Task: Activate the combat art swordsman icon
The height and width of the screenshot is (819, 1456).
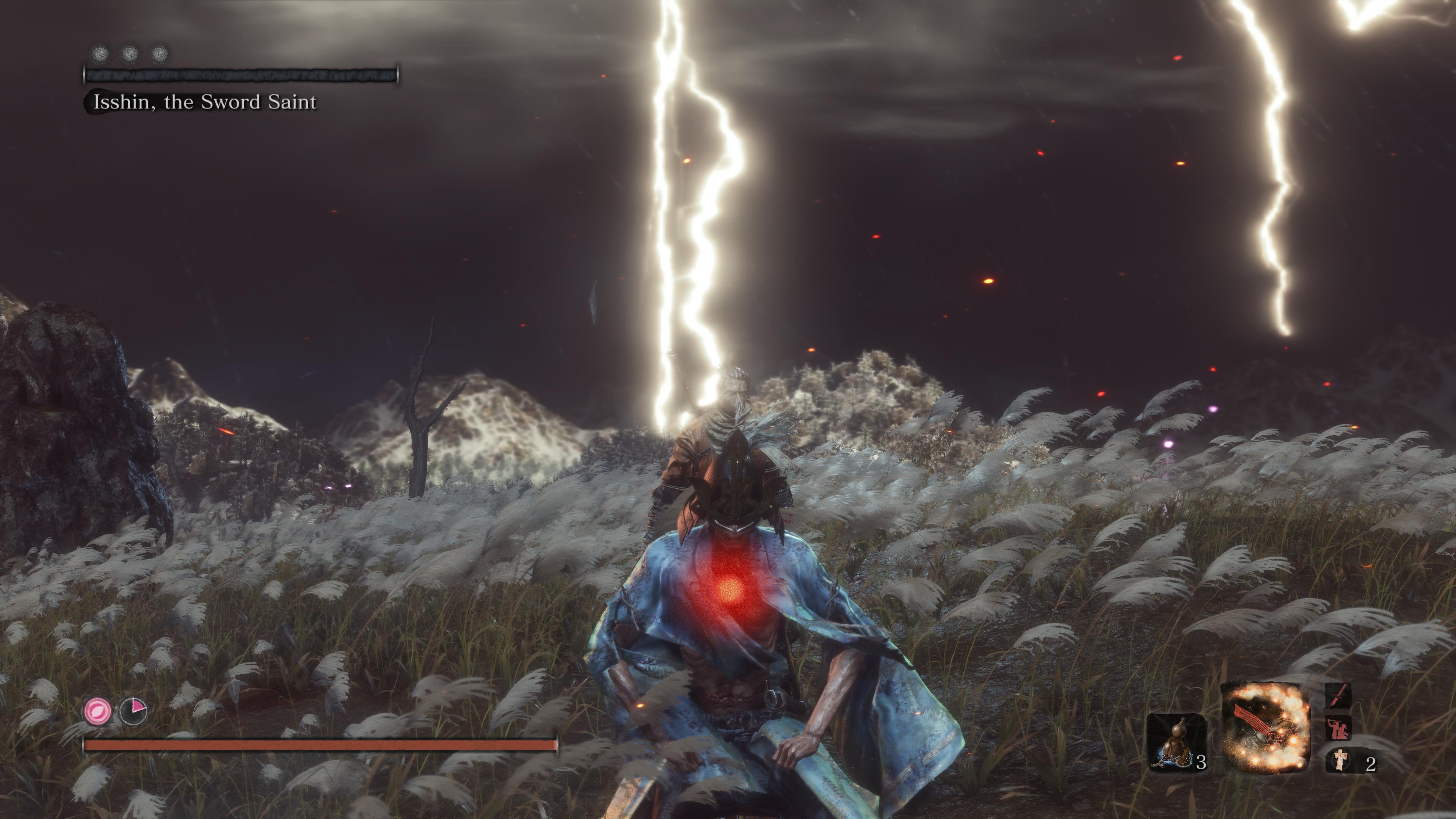Action: (1338, 727)
